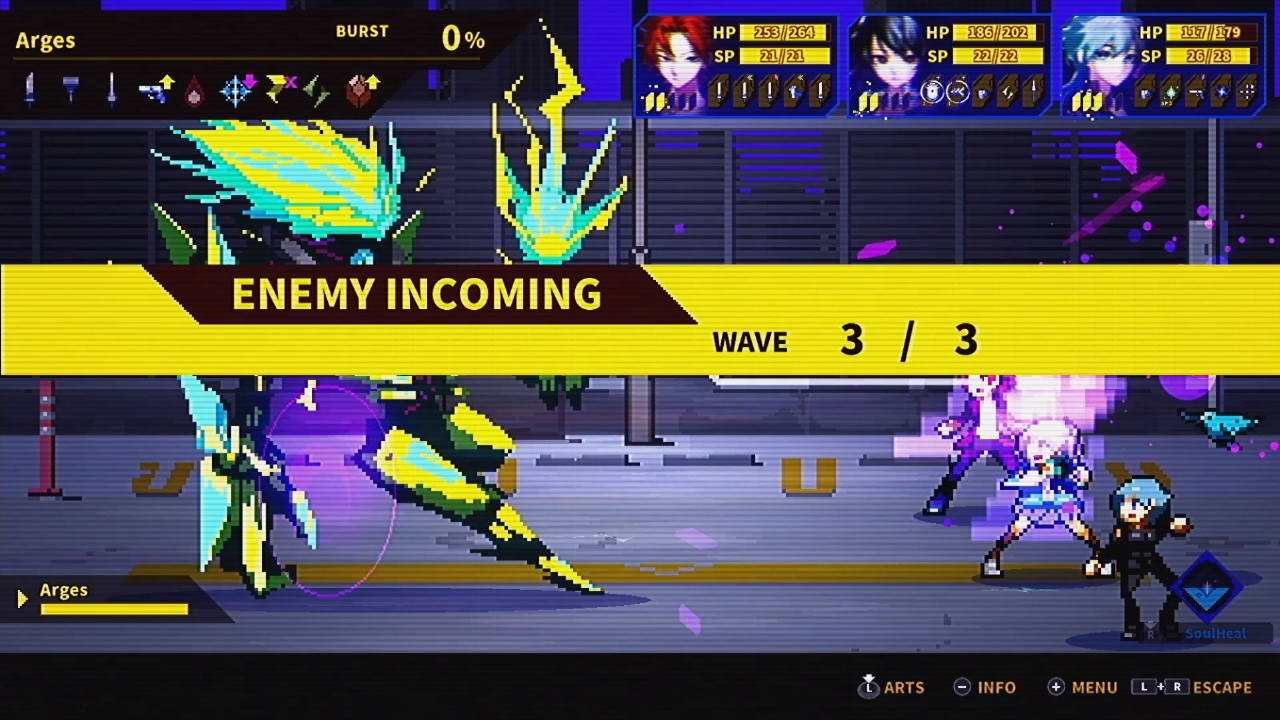Select the flame drop status icon
The height and width of the screenshot is (720, 1280).
[192, 89]
